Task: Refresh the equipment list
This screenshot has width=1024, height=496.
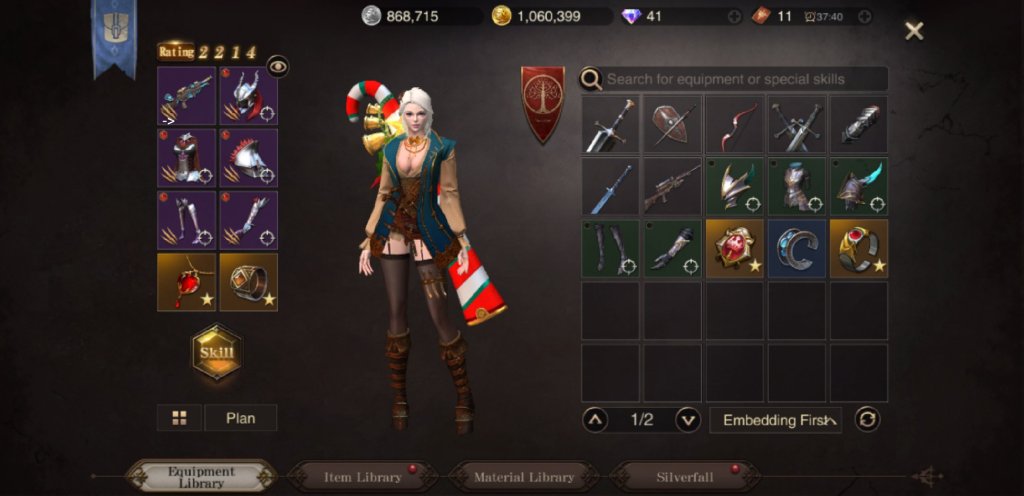Action: tap(868, 420)
